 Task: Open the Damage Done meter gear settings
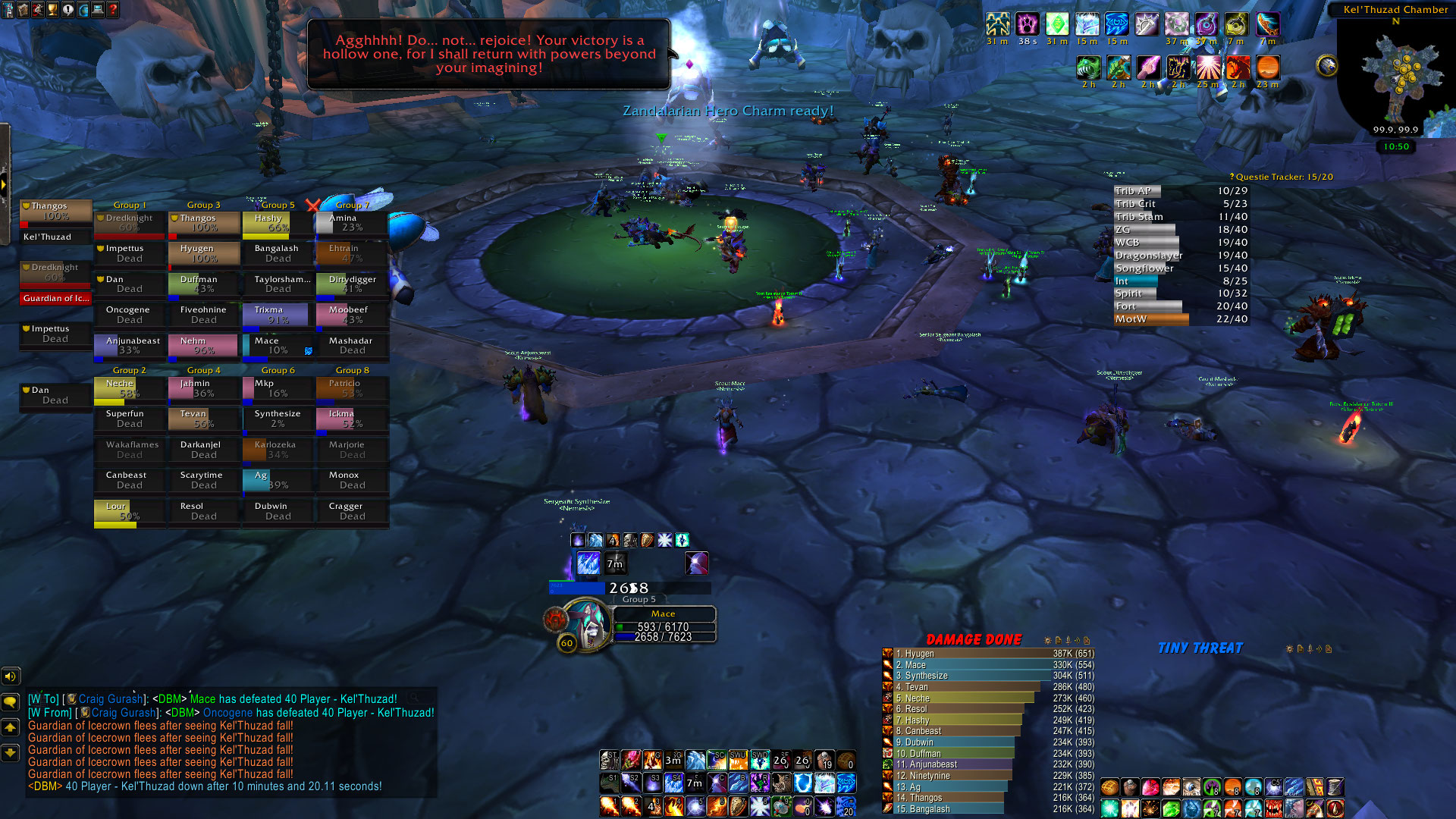click(1048, 641)
